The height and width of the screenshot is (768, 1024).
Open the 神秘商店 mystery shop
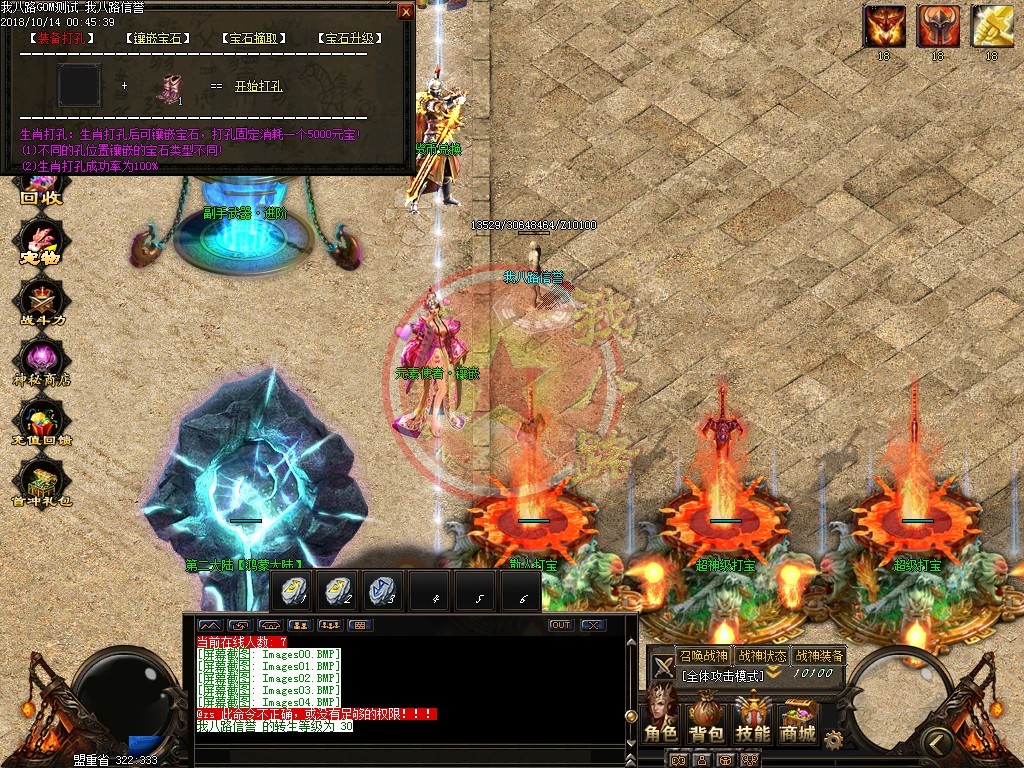click(x=42, y=361)
